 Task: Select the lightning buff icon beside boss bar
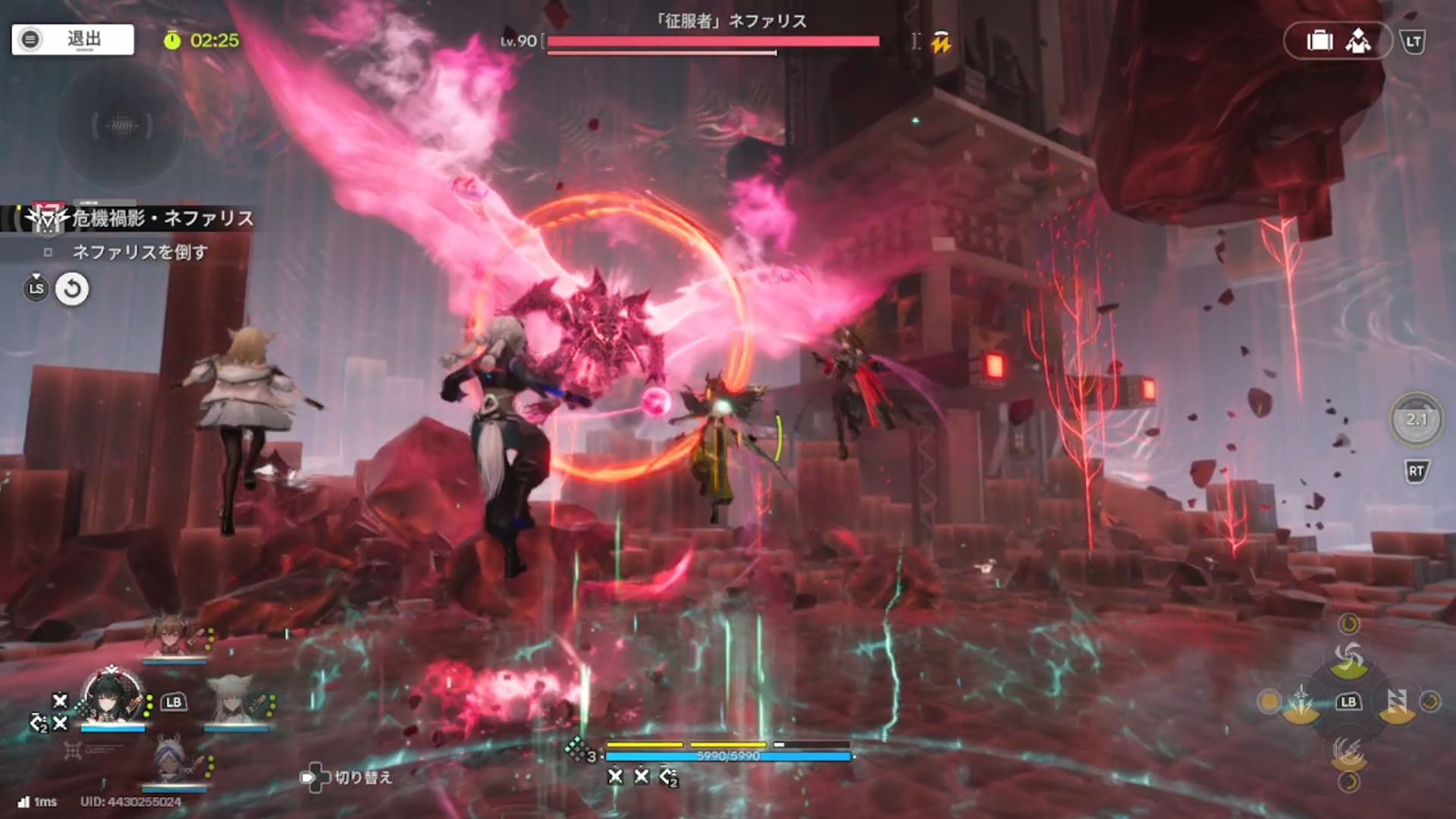[941, 42]
